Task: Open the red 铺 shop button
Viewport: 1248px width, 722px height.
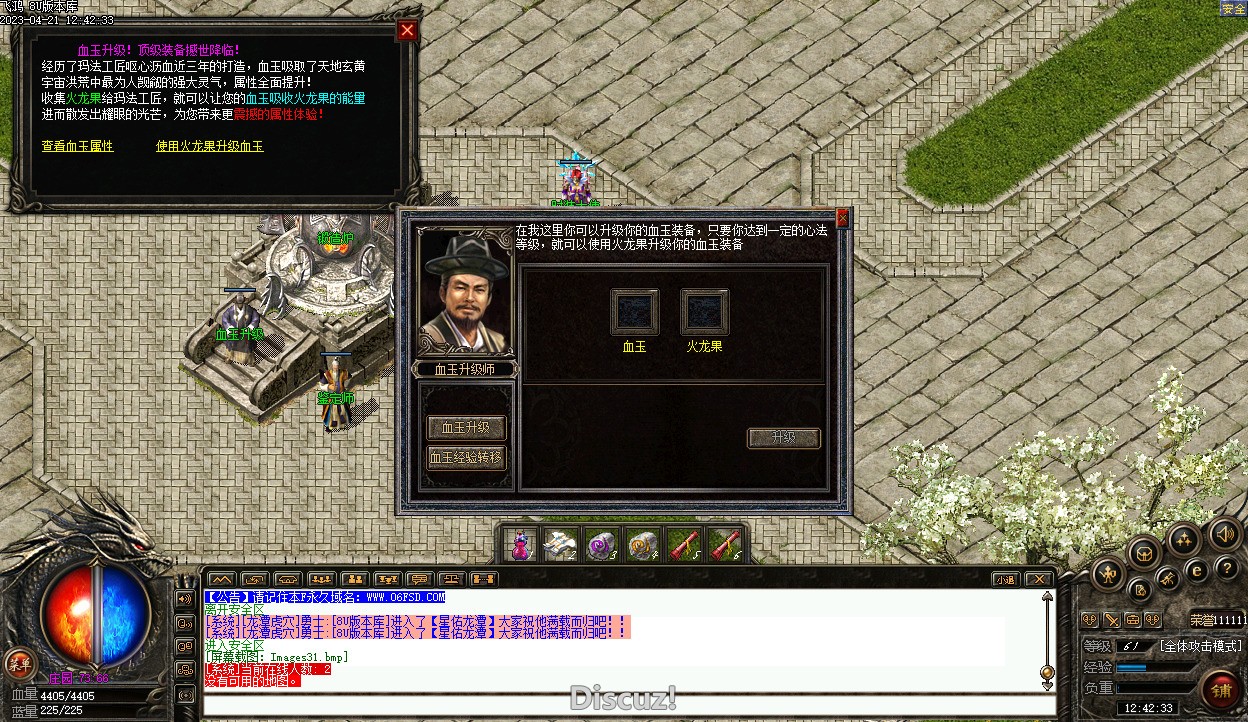Action: [1221, 689]
